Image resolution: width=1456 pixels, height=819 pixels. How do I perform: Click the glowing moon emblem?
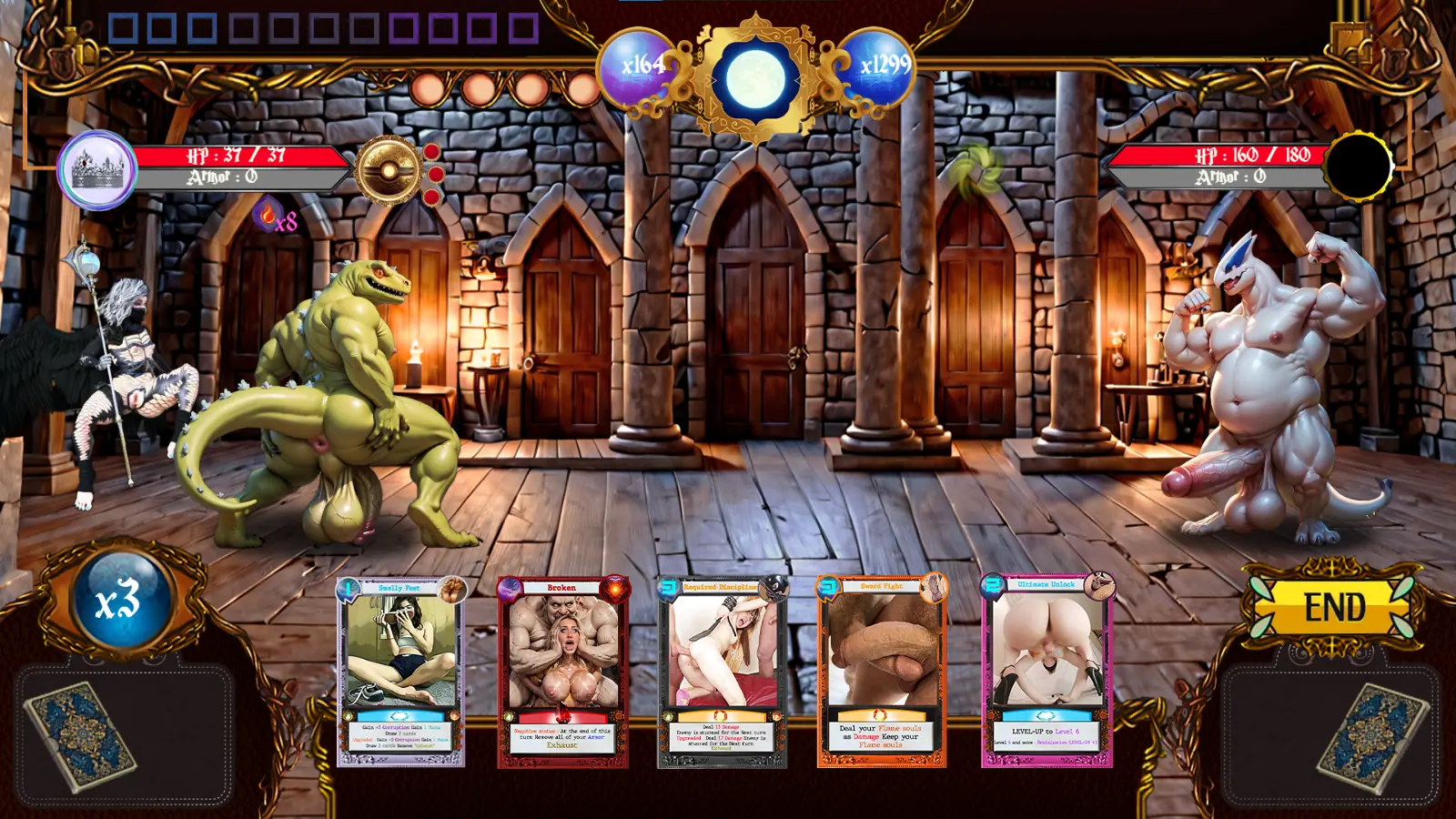[x=755, y=78]
